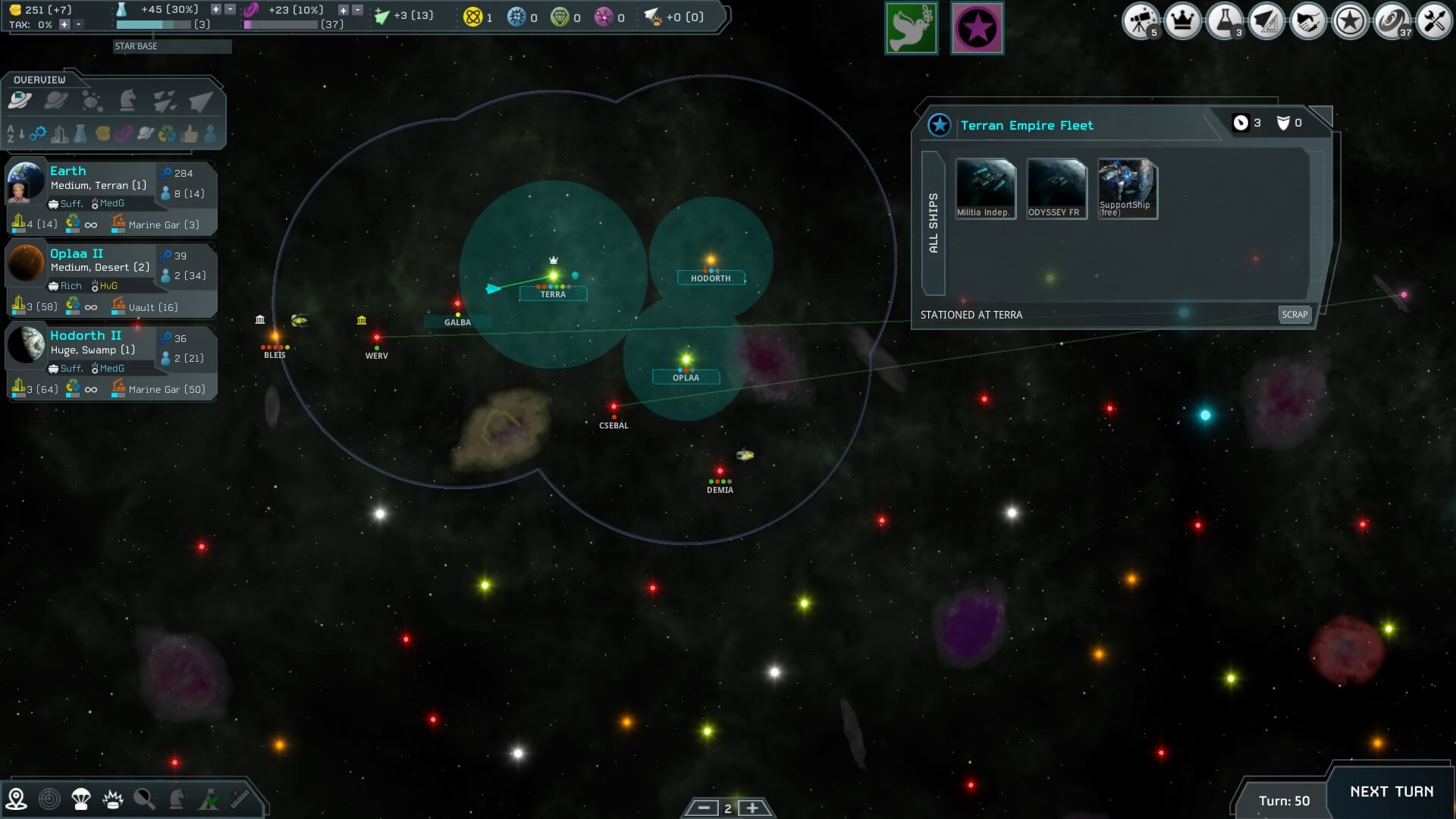1456x819 pixels.
Task: Click the green dove peace status icon
Action: [911, 29]
